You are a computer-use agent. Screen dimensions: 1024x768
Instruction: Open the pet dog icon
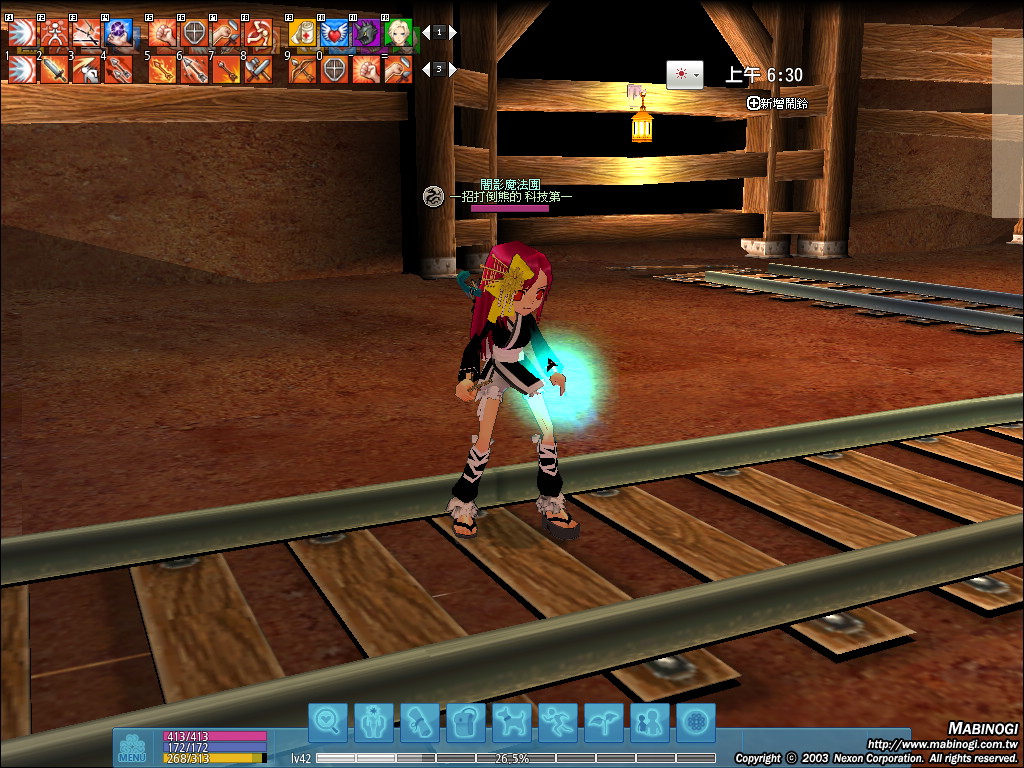pyautogui.click(x=512, y=719)
